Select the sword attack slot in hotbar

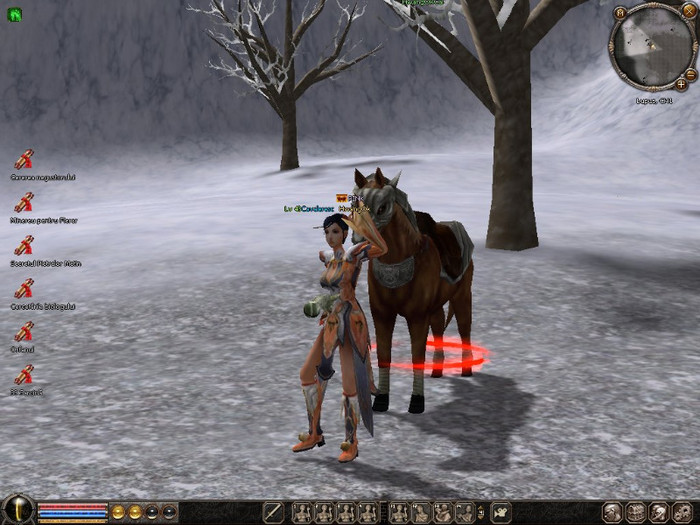tap(273, 512)
